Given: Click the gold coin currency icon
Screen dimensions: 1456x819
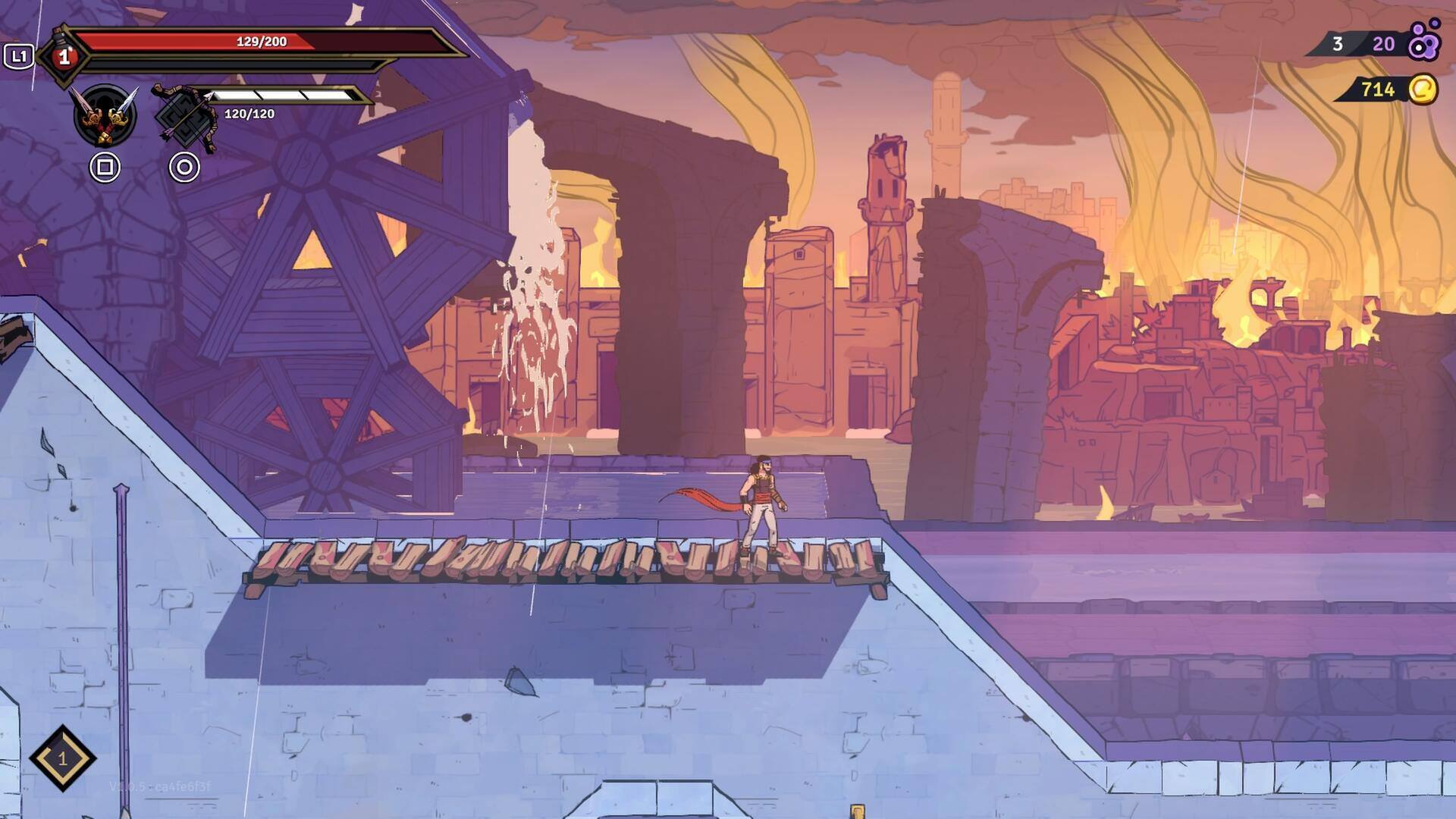Looking at the screenshot, I should 1423,89.
